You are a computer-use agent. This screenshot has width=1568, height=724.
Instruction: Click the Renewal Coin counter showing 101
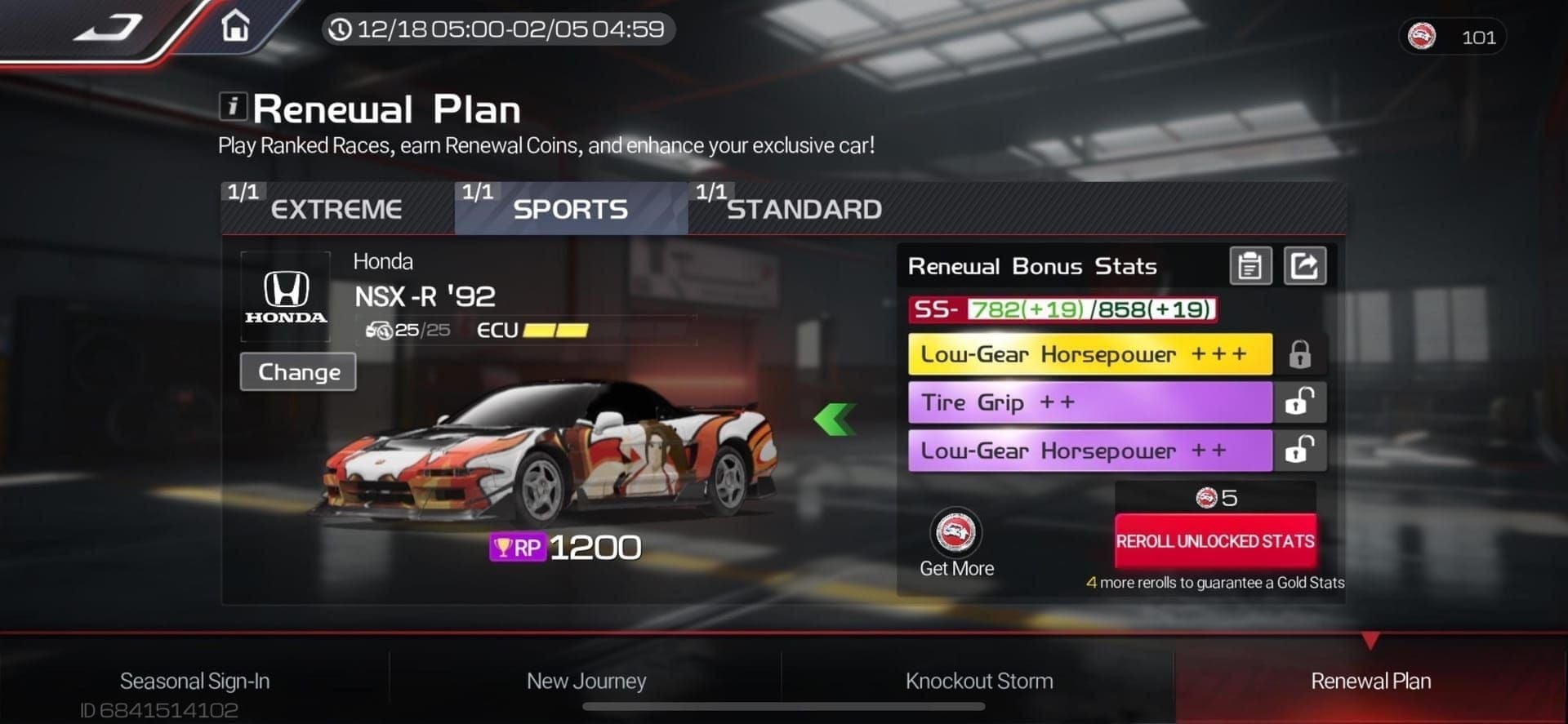coord(1453,37)
